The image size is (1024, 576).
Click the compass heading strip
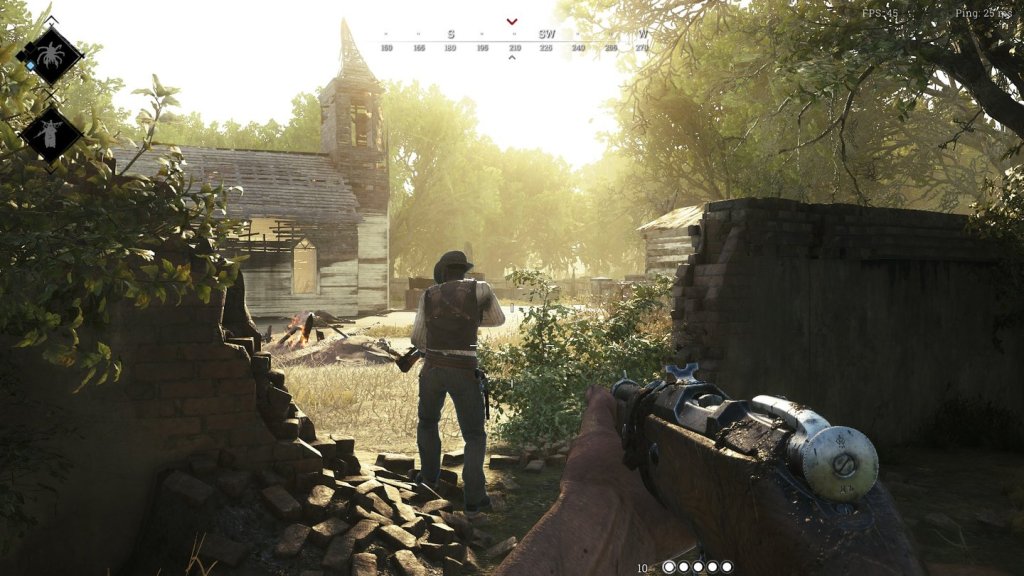(x=512, y=43)
